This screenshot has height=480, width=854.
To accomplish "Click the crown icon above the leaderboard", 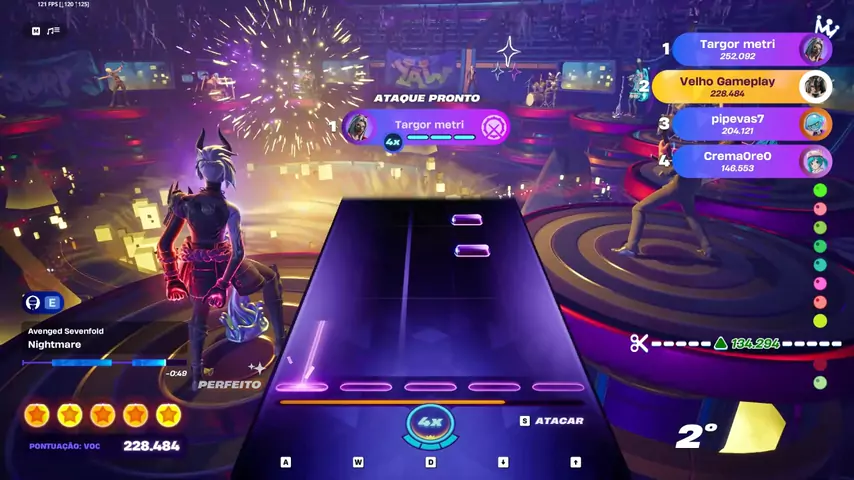I will [826, 25].
